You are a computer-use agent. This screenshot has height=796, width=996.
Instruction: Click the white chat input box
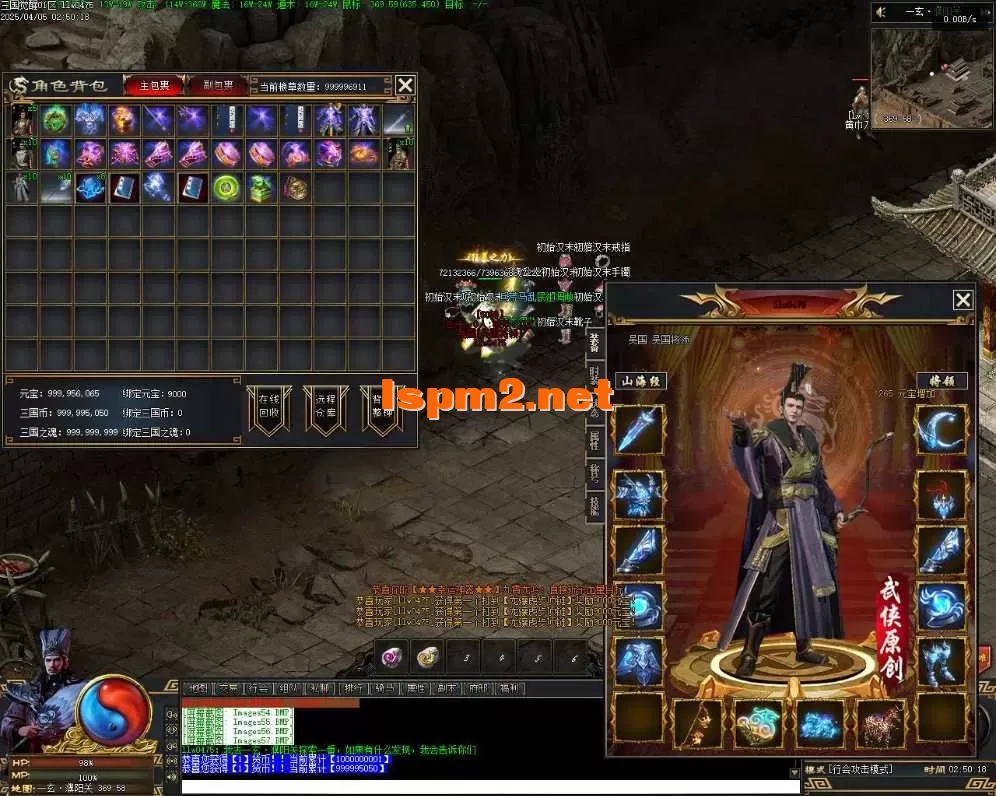pyautogui.click(x=490, y=787)
